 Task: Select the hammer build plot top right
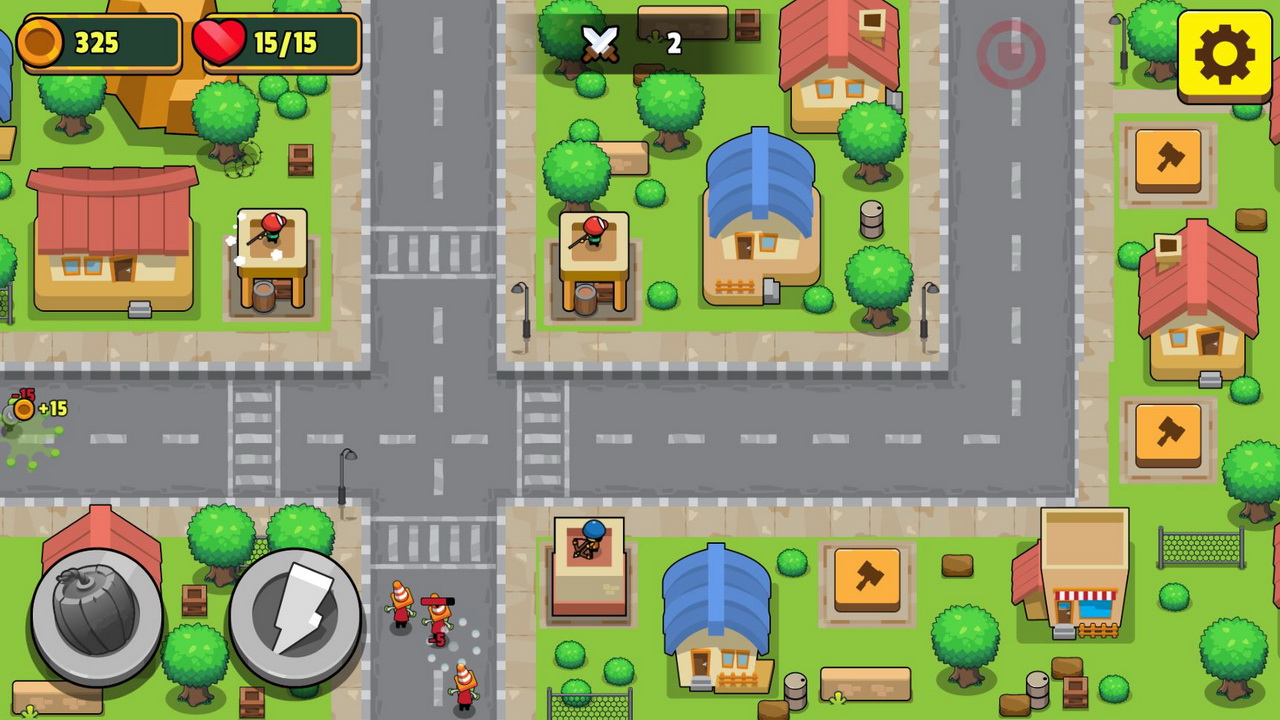pos(1169,160)
